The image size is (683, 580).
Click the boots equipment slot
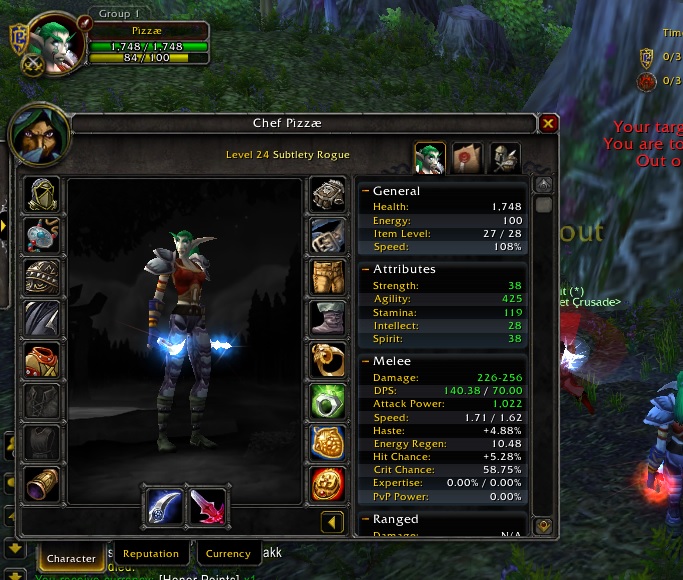pos(328,318)
